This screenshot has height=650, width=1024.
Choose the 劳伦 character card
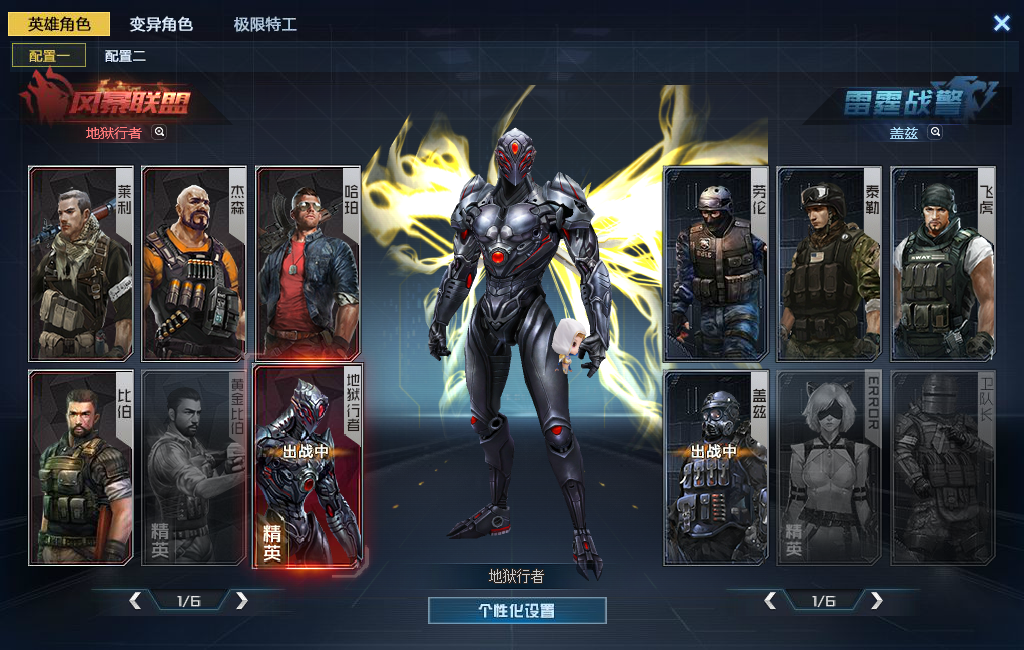click(x=716, y=263)
